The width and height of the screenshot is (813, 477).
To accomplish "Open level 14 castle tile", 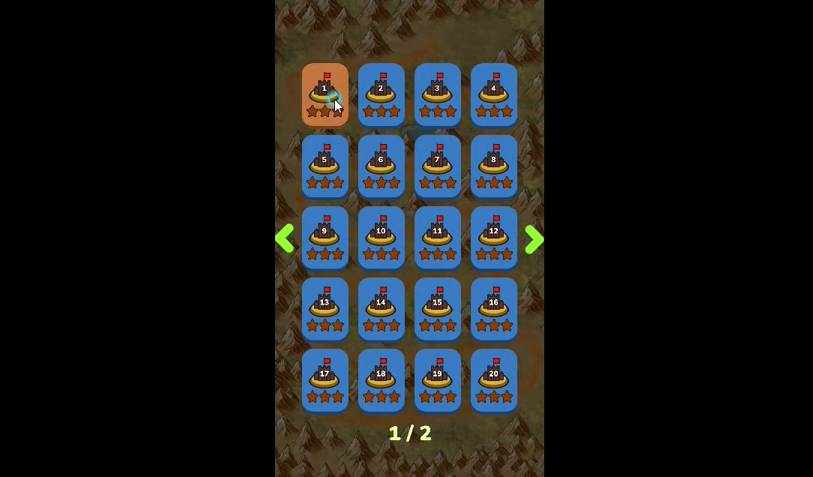I will pyautogui.click(x=381, y=308).
